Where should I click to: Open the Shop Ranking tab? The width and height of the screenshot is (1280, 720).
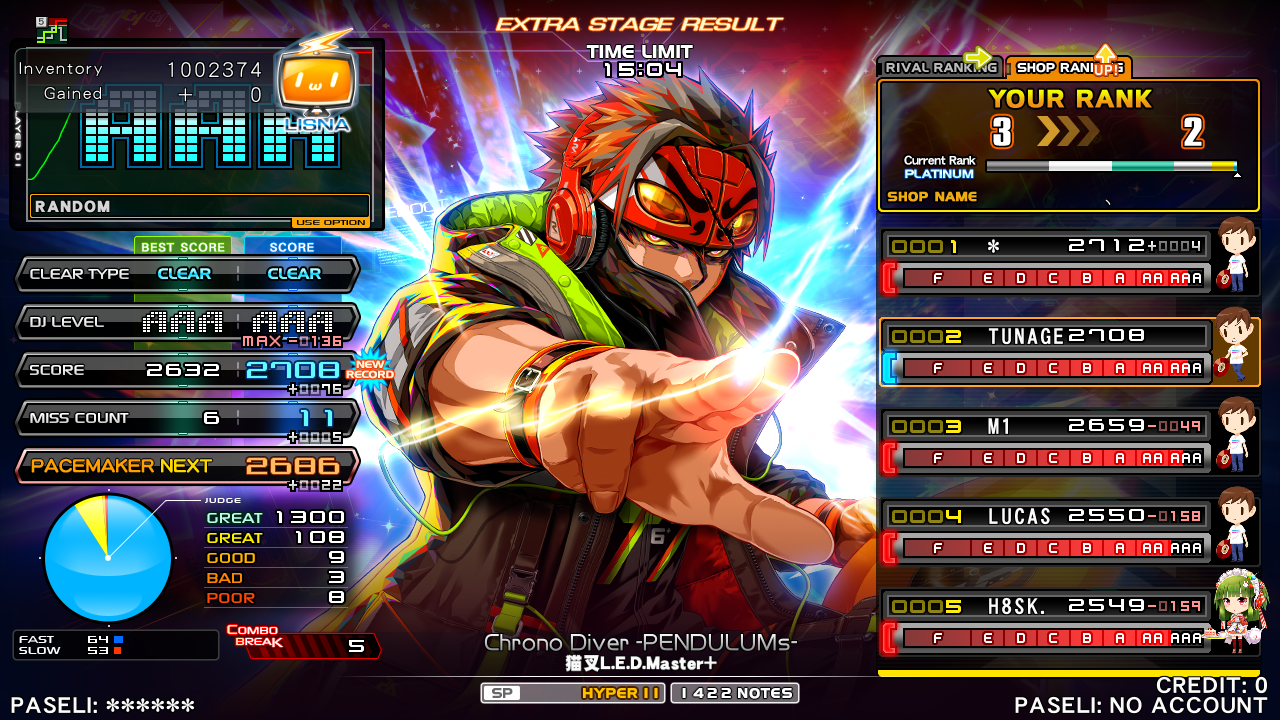pos(1066,67)
